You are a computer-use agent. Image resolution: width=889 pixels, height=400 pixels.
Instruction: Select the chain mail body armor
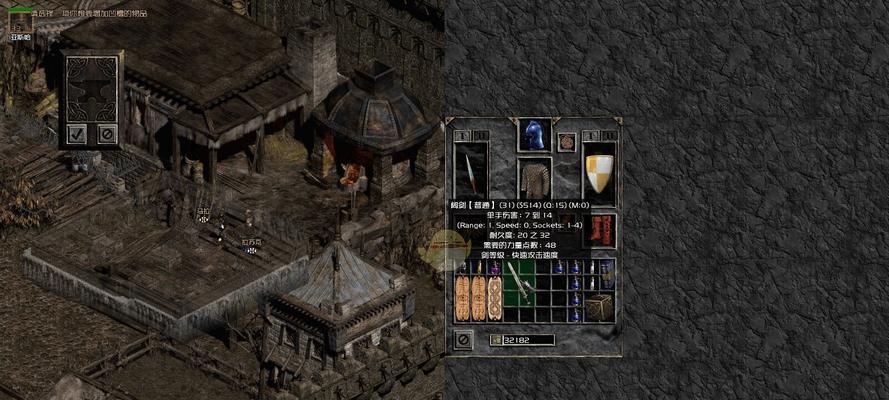click(535, 178)
